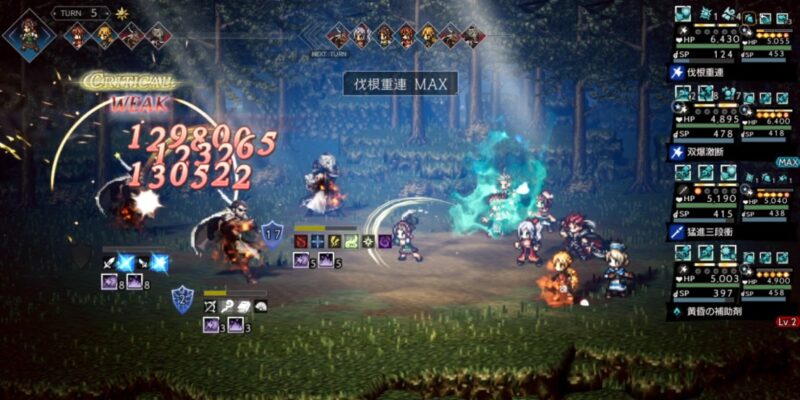This screenshot has height=400, width=800.
Task: Click the Lv. 2 indicator
Action: (x=786, y=322)
